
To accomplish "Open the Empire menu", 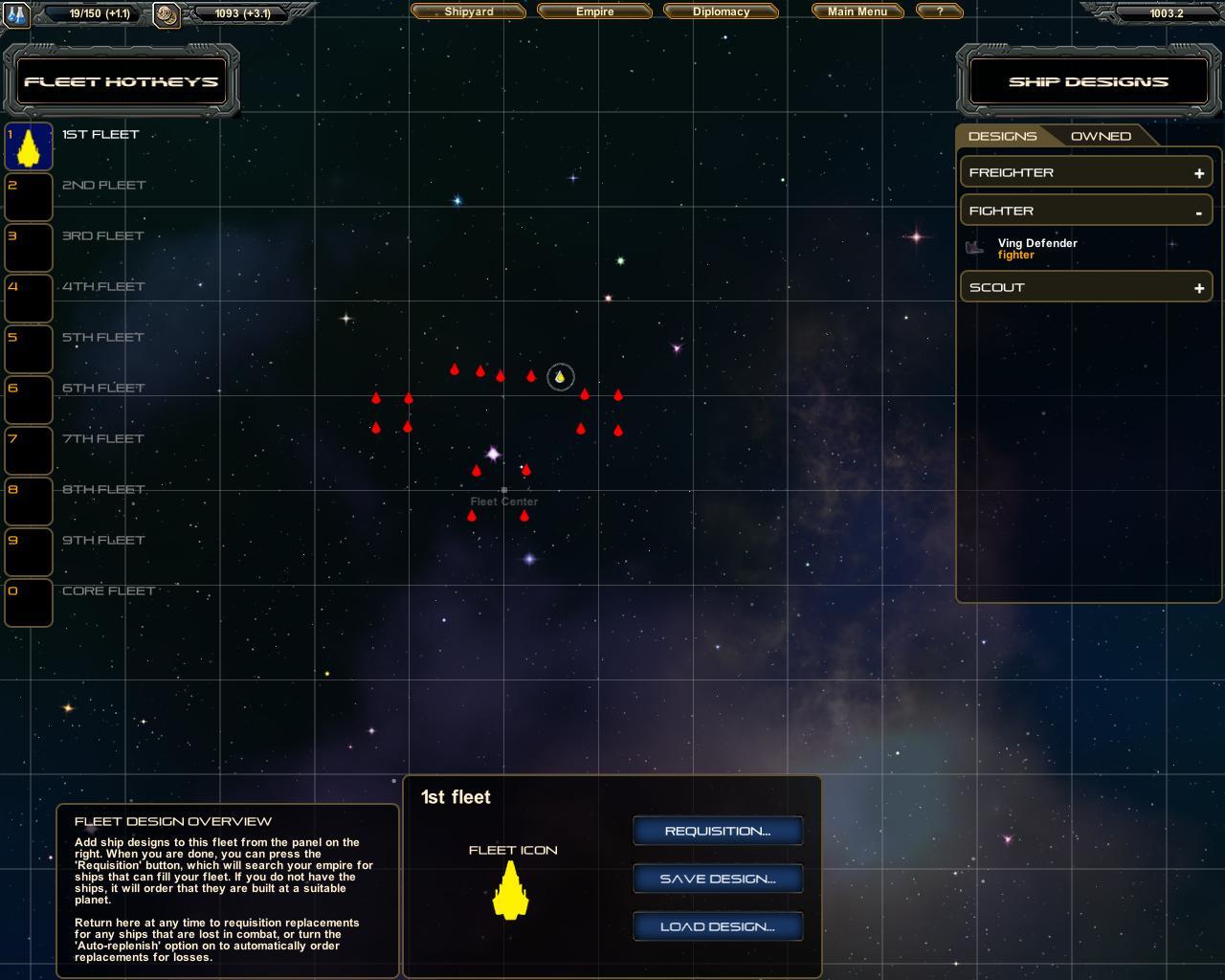I will point(594,11).
